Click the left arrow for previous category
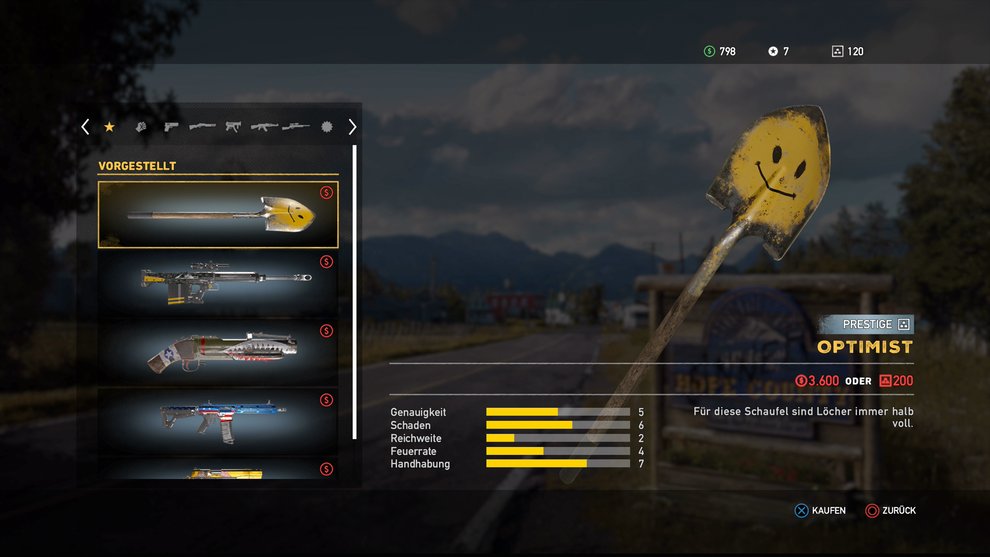990x557 pixels. point(85,127)
